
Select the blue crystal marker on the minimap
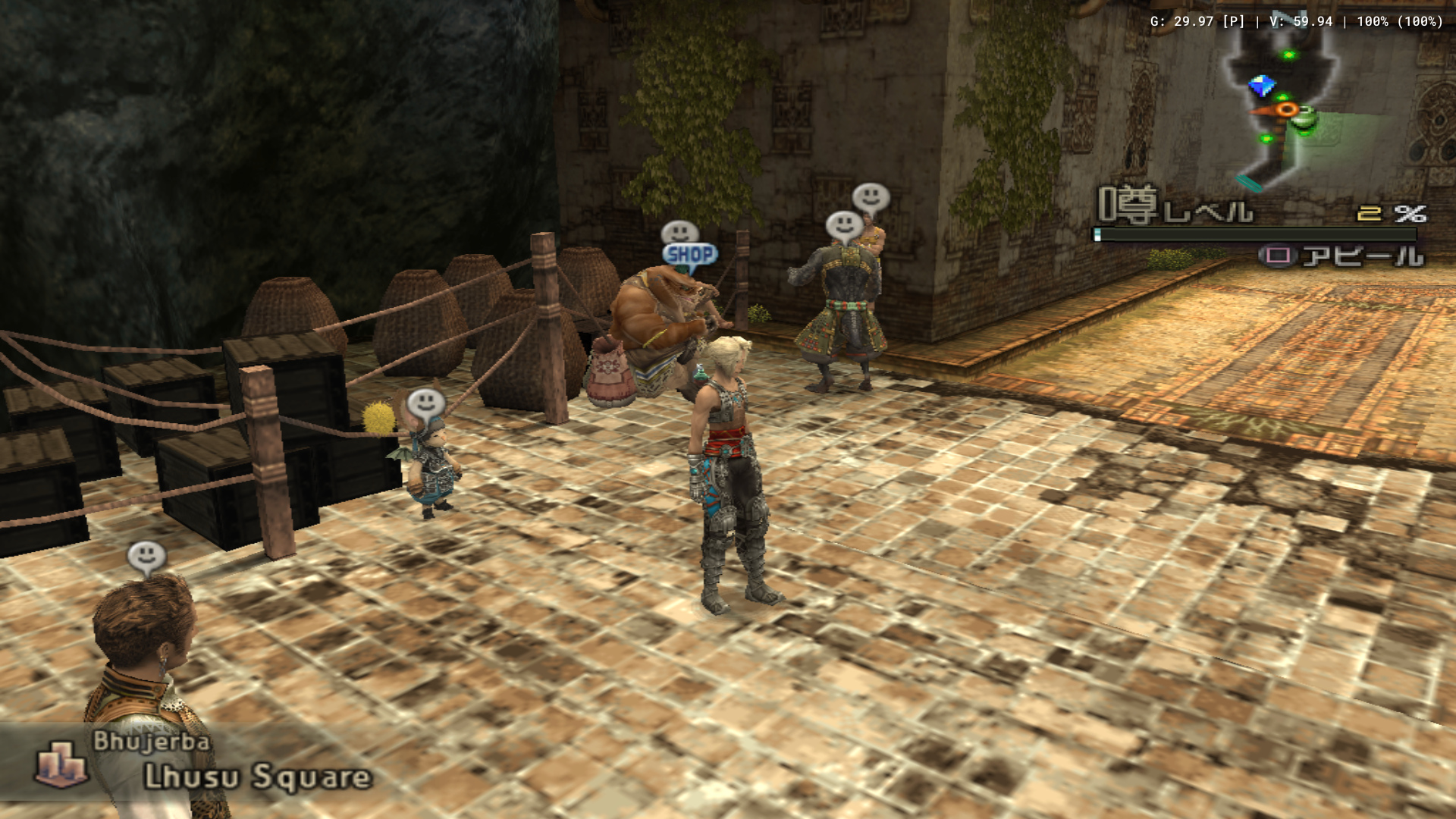1261,86
